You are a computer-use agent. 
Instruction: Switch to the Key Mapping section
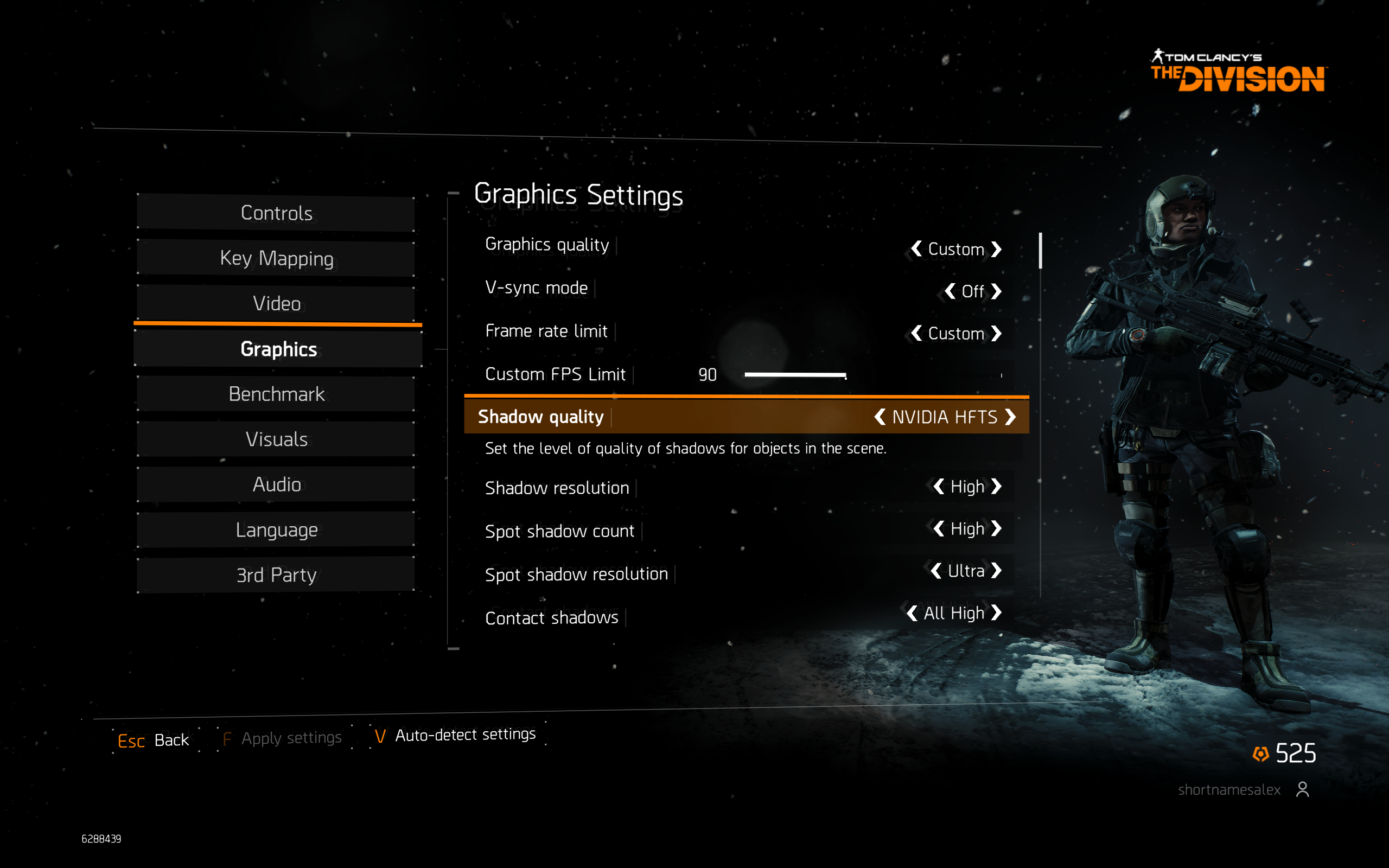tap(276, 259)
